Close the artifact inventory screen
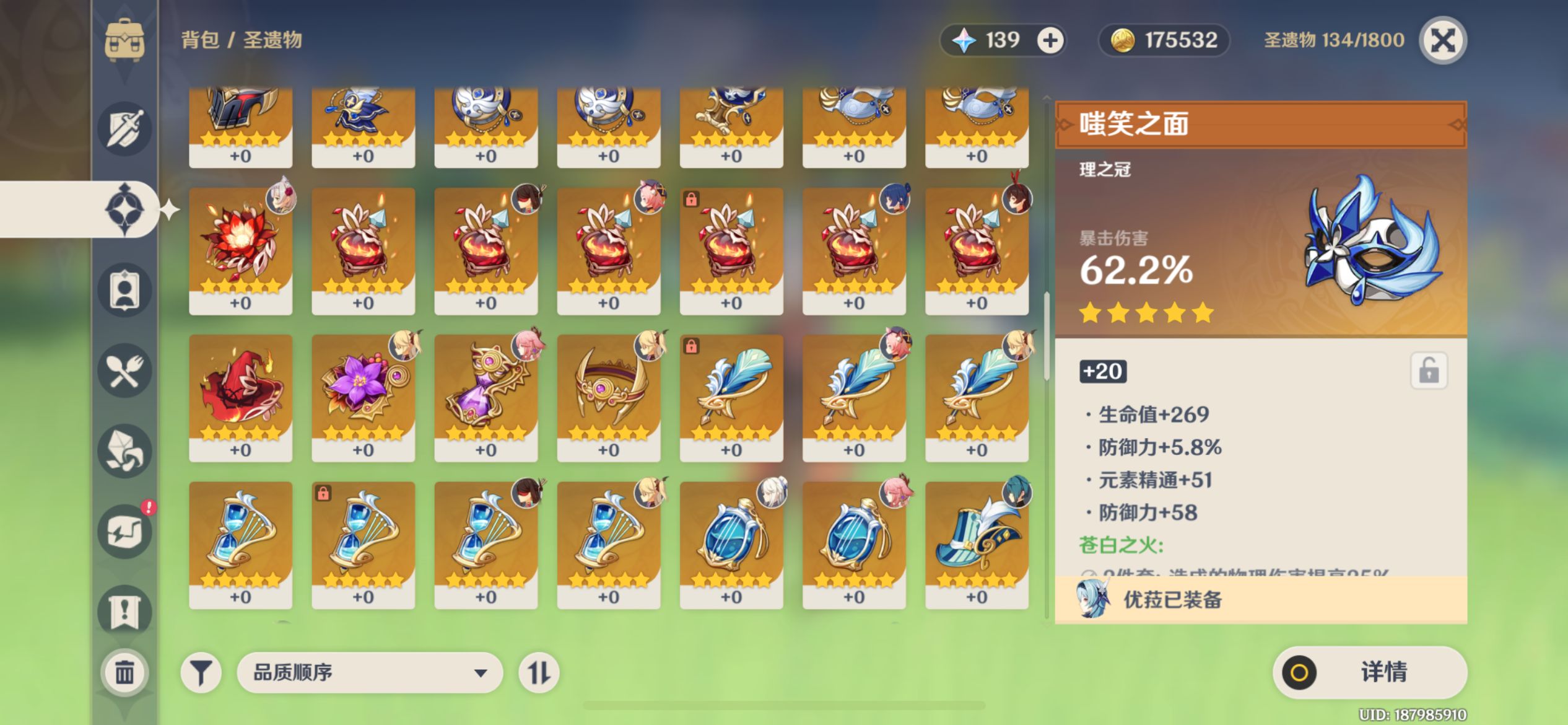The height and width of the screenshot is (725, 1568). 1443,41
